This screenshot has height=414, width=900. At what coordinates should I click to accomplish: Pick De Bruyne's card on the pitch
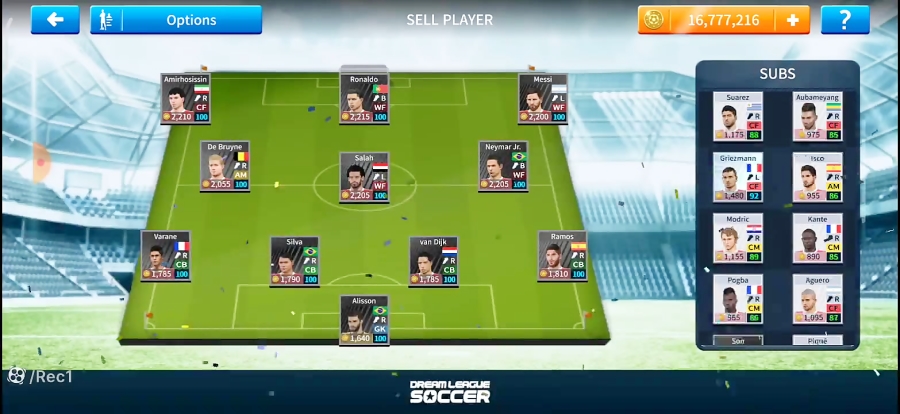click(224, 167)
